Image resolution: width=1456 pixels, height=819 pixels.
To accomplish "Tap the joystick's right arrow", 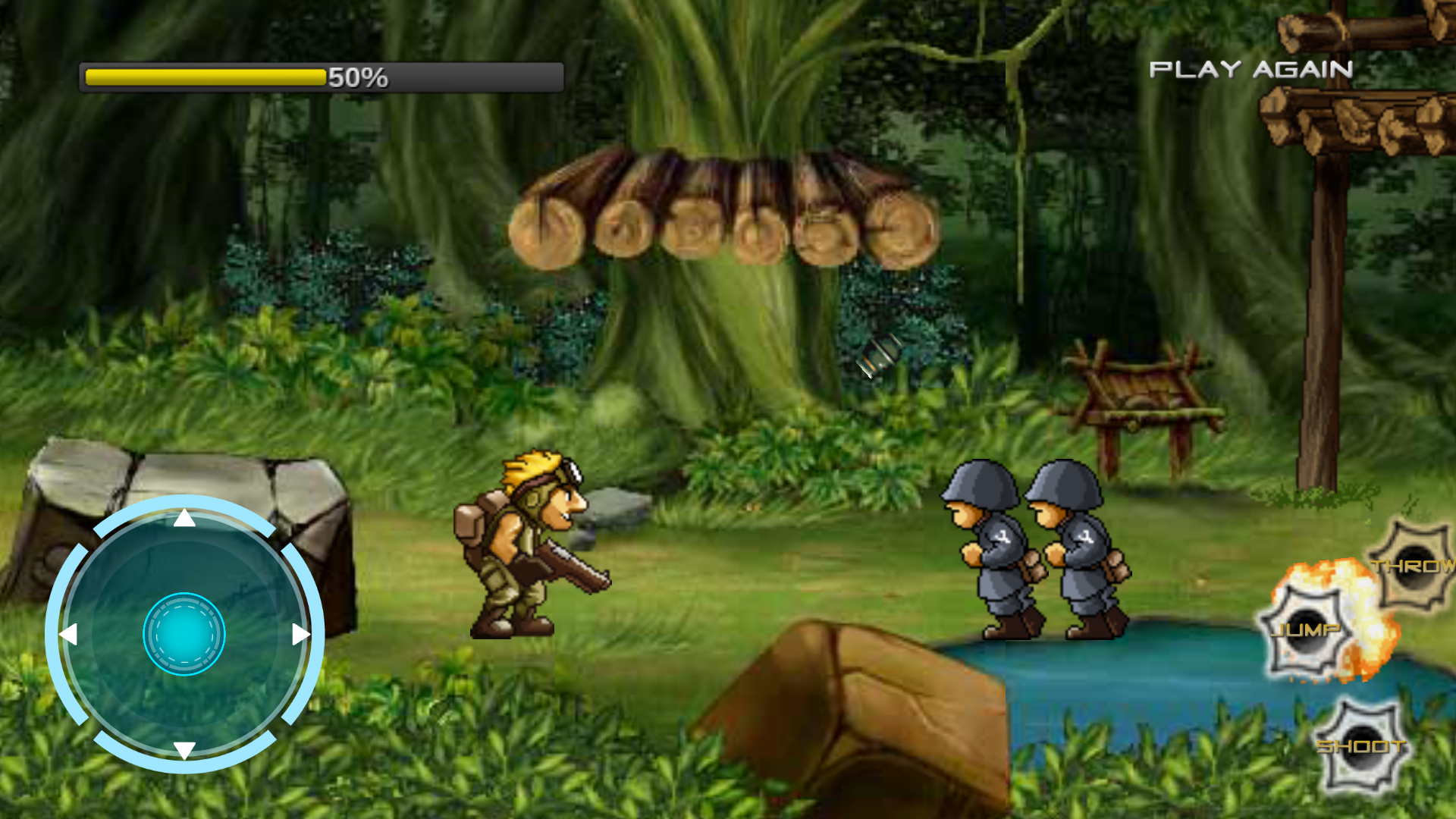I will pos(300,634).
